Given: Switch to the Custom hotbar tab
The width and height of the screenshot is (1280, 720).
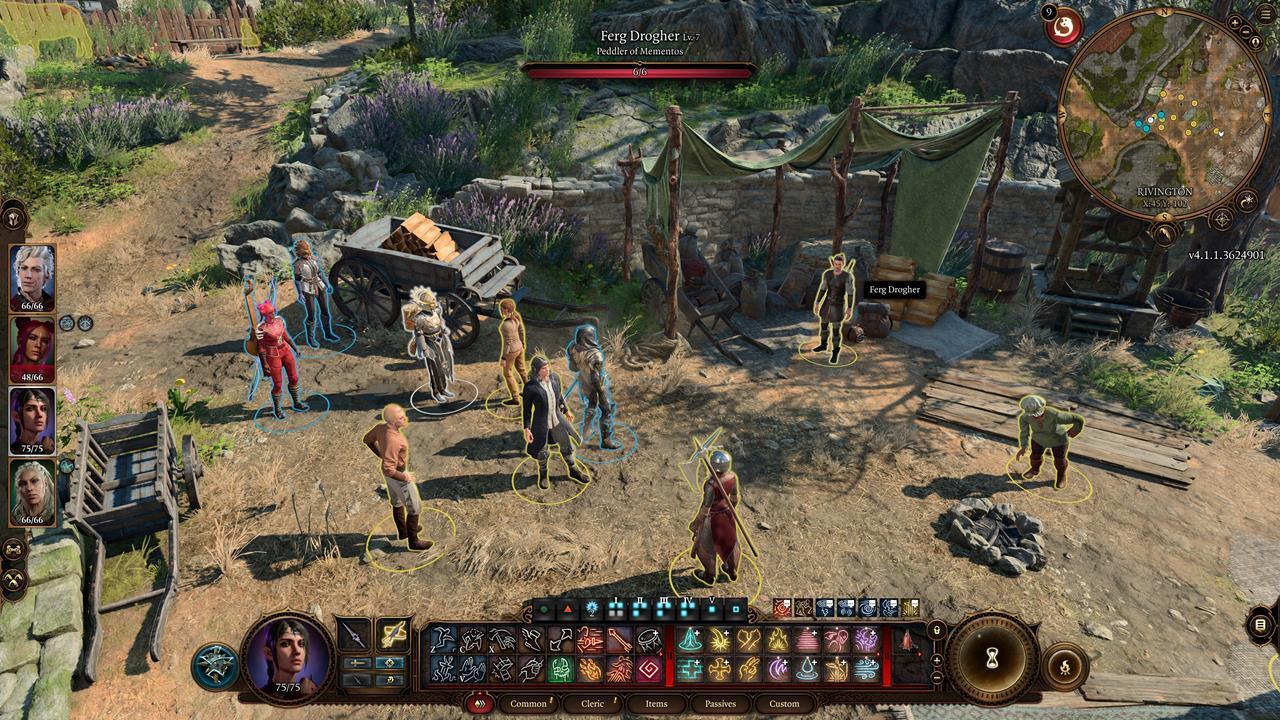Looking at the screenshot, I should tap(784, 703).
